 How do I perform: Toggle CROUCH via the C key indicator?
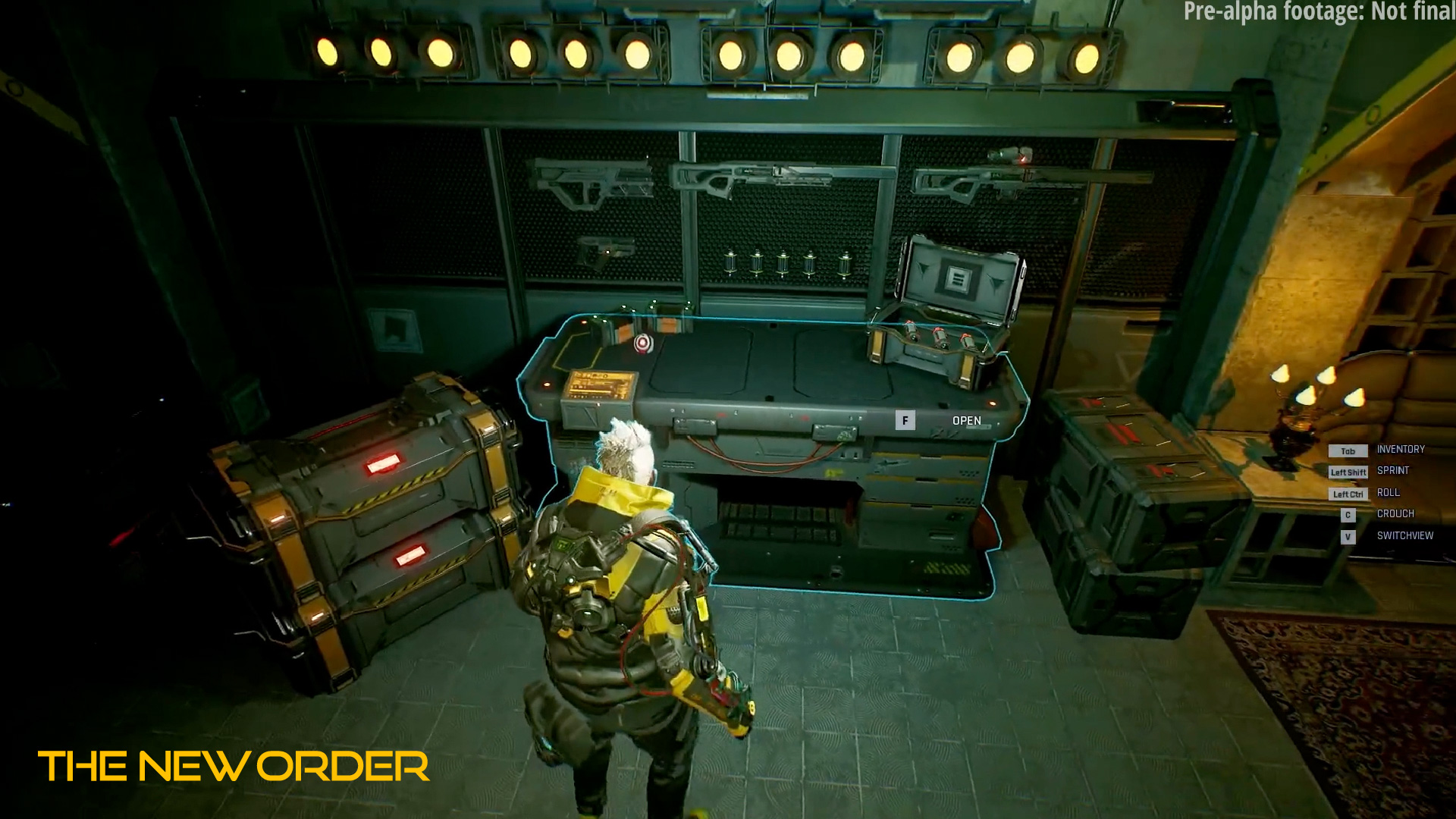click(x=1348, y=514)
